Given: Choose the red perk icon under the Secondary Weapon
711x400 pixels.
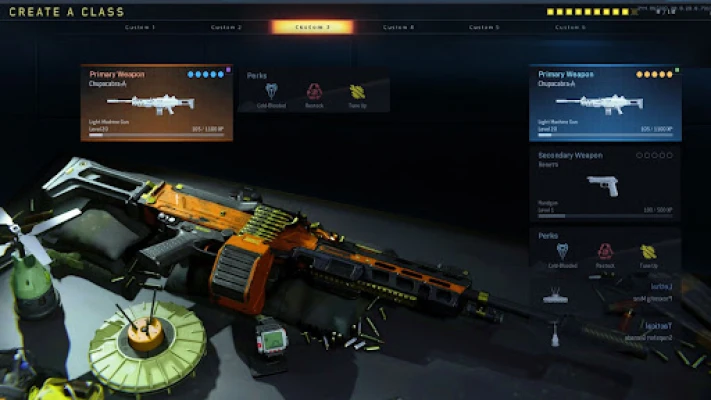Looking at the screenshot, I should [605, 256].
